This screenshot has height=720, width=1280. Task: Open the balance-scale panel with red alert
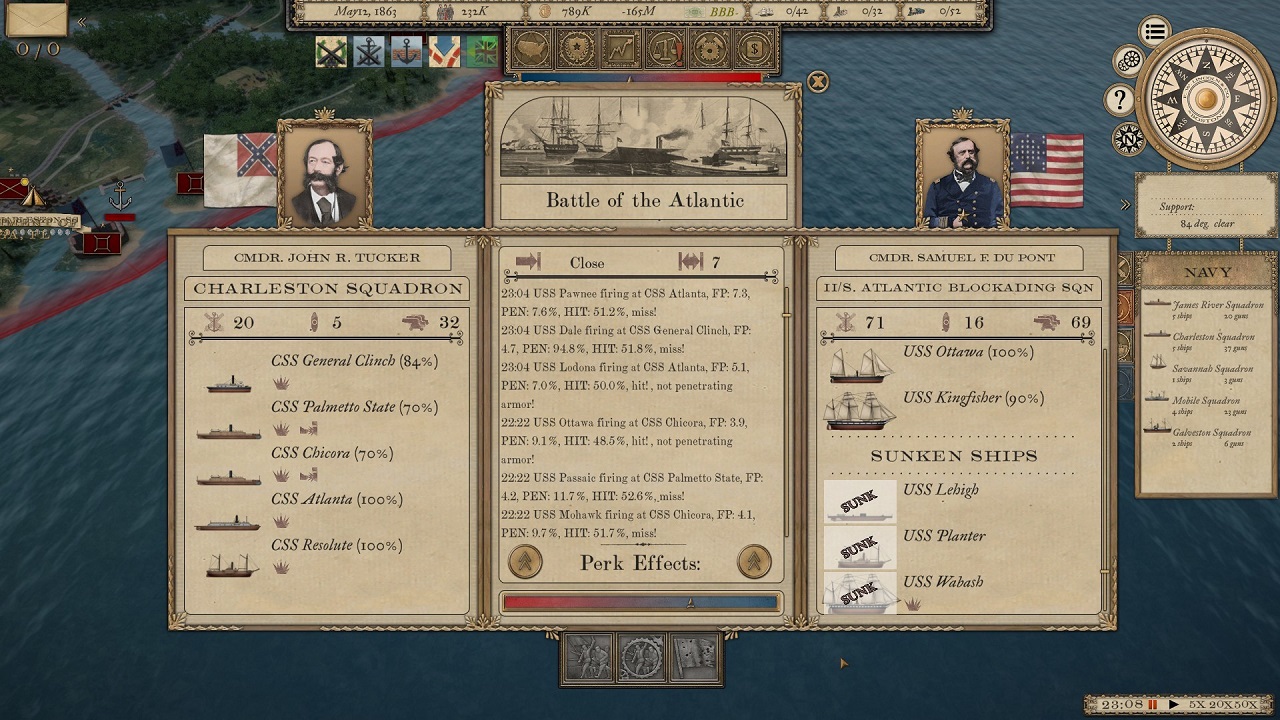point(666,47)
